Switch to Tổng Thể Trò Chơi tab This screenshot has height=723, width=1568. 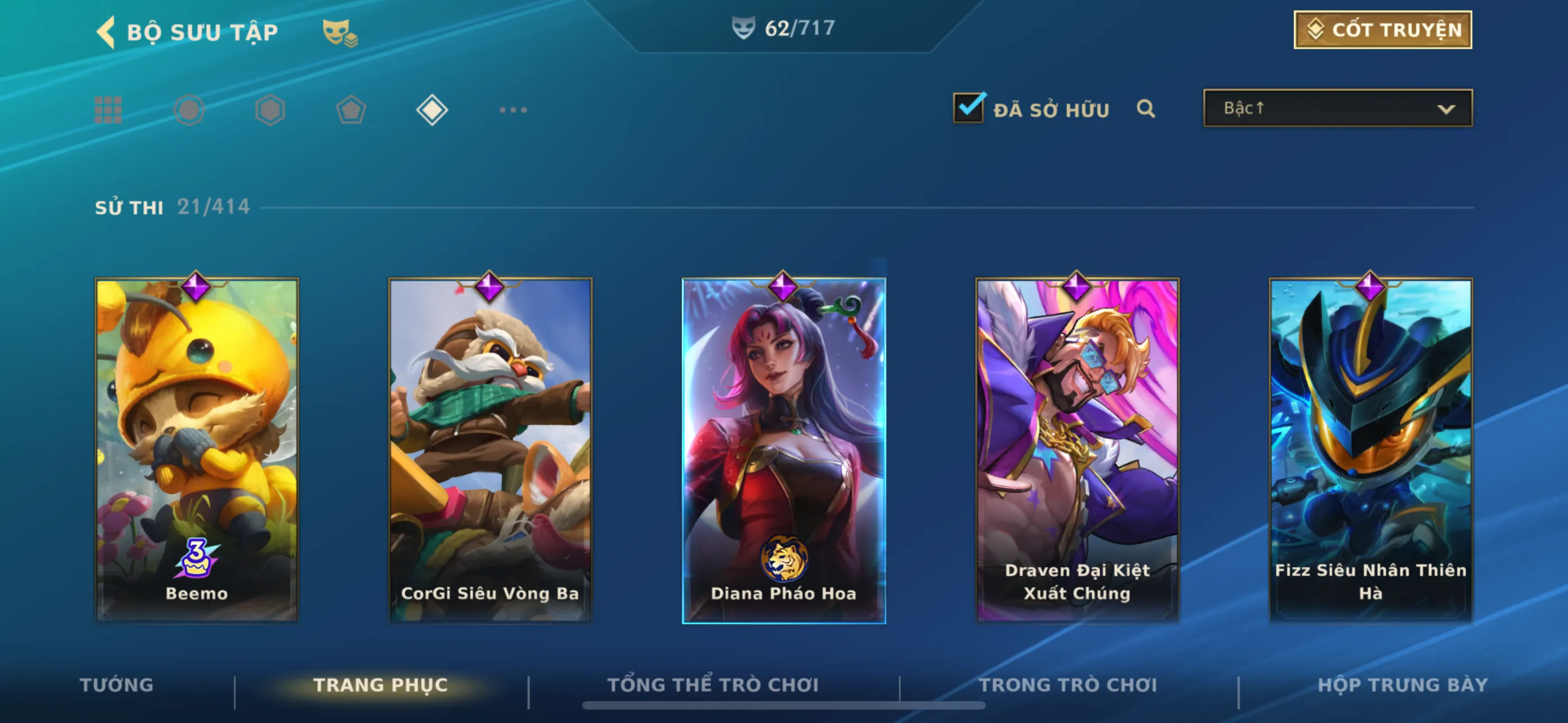pos(713,685)
